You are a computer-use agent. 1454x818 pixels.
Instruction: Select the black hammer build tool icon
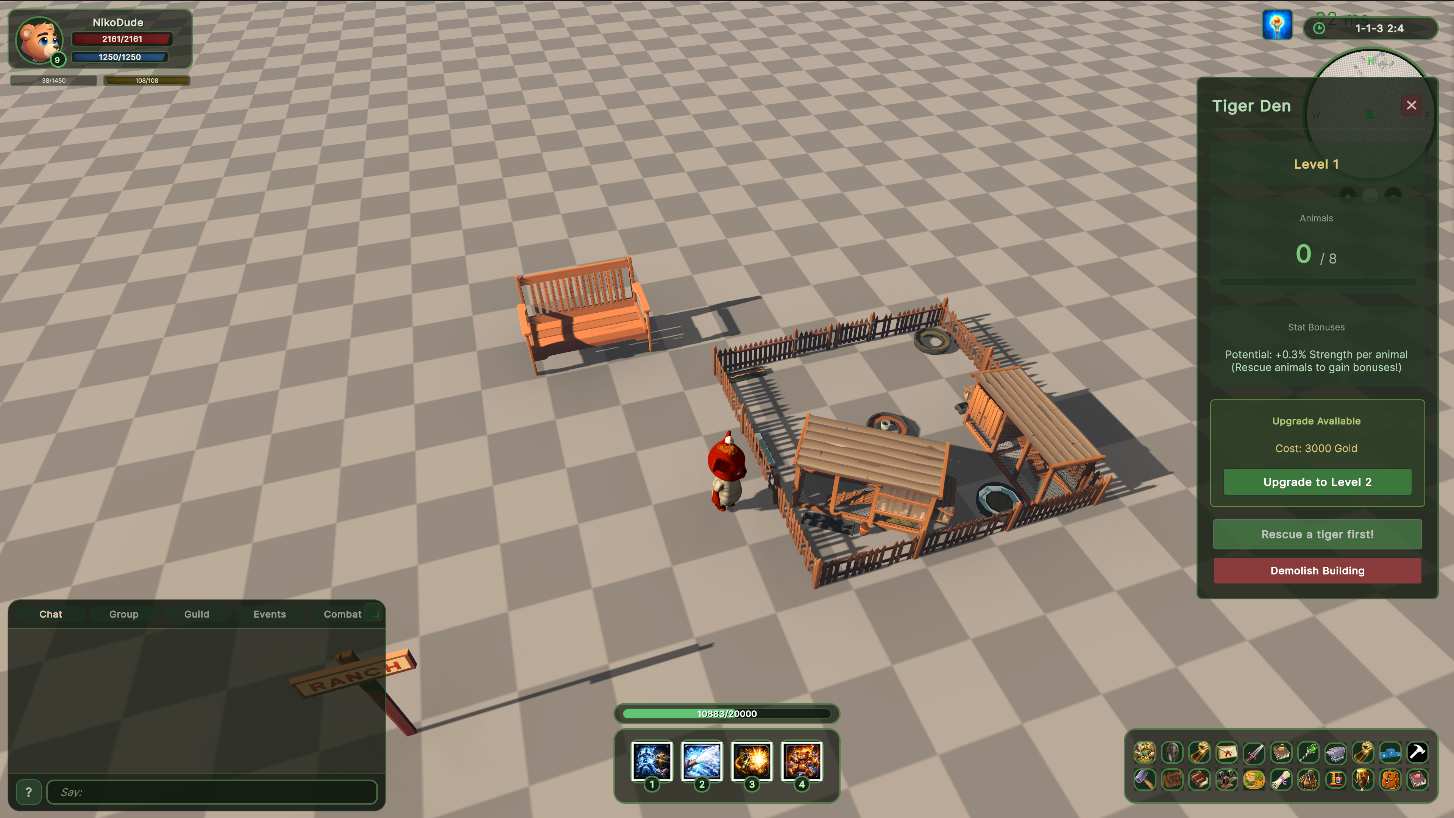click(x=1417, y=752)
